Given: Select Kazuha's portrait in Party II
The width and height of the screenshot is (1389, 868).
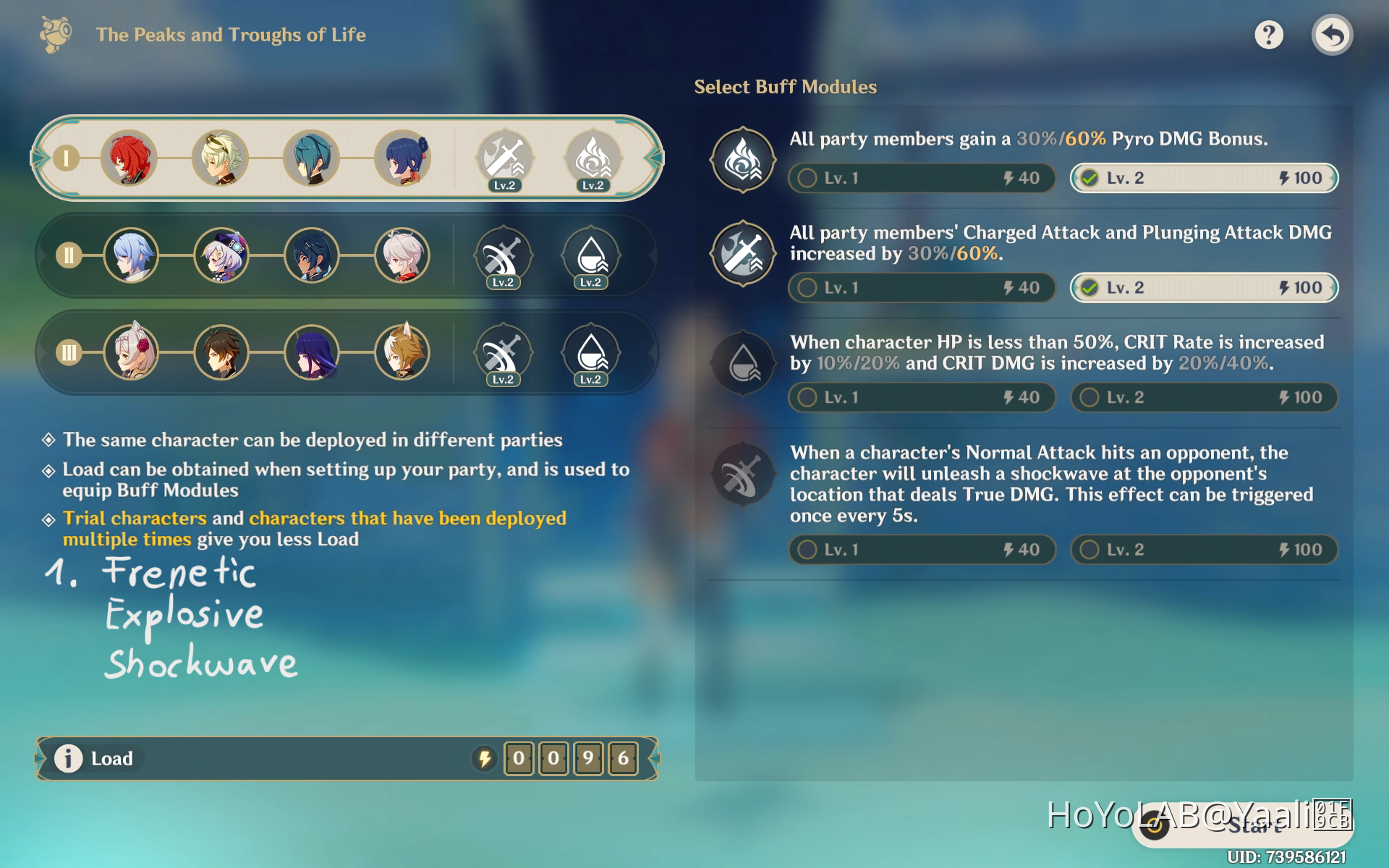Looking at the screenshot, I should [403, 255].
